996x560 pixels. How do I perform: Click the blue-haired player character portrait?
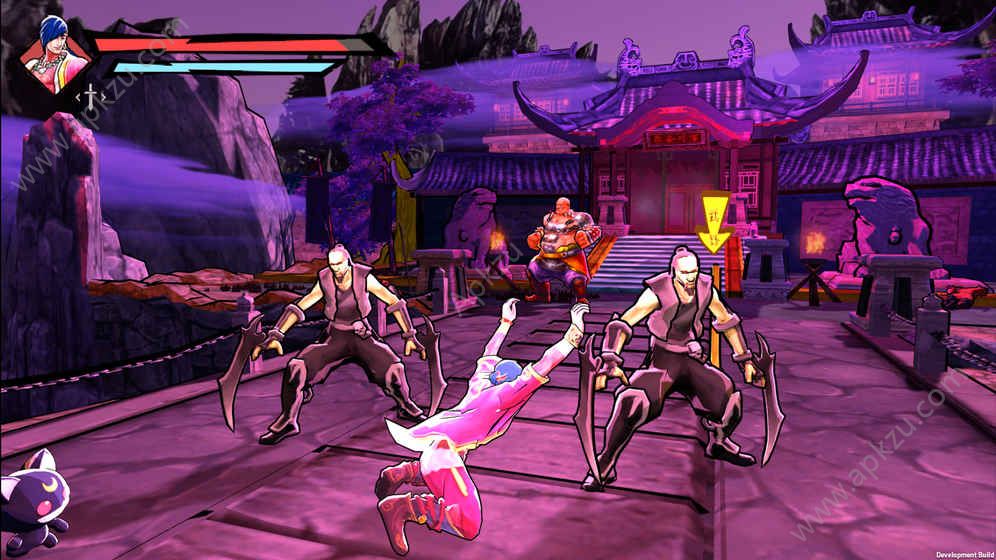coord(55,54)
